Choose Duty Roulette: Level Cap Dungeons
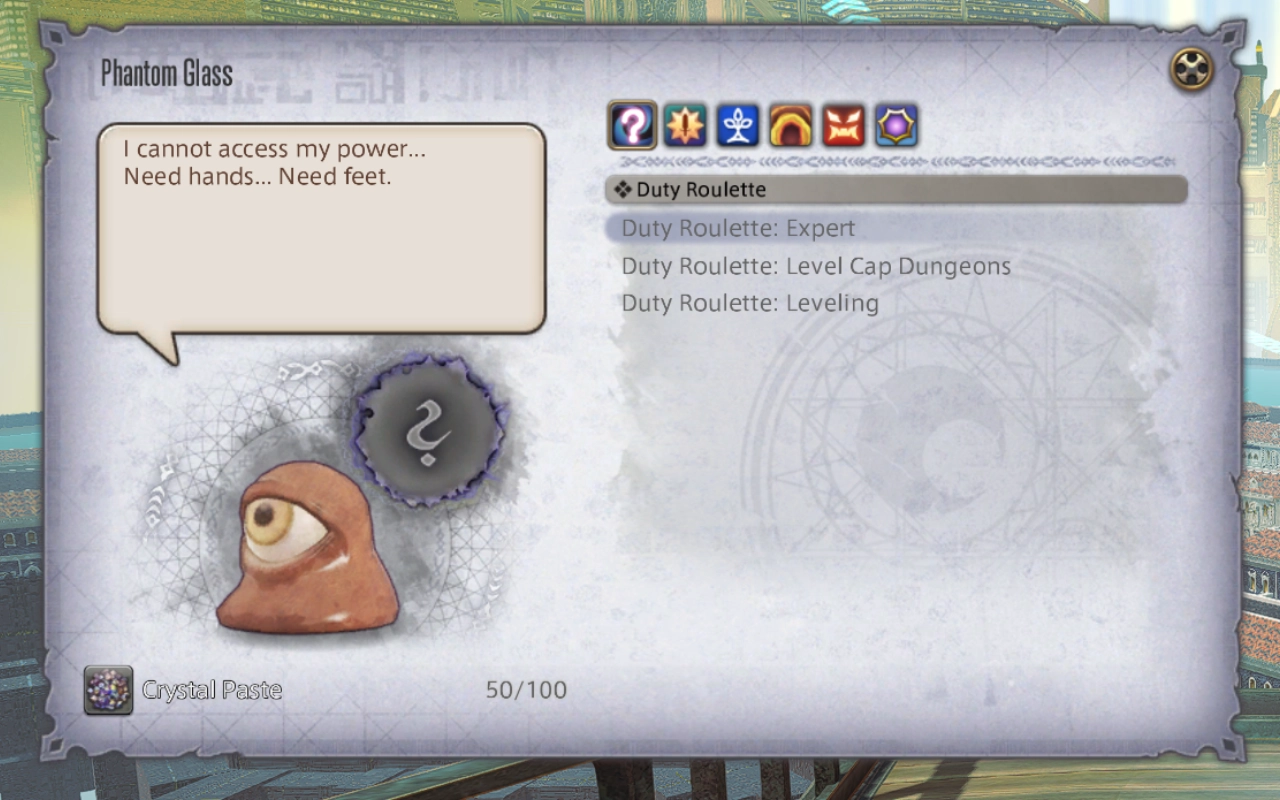This screenshot has width=1280, height=800. point(816,266)
